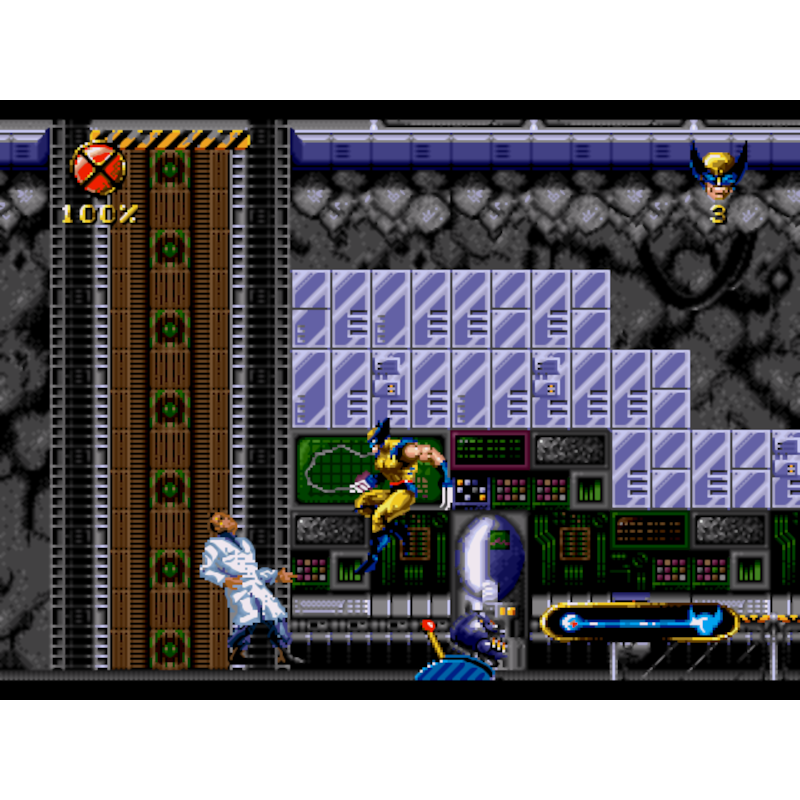The width and height of the screenshot is (800, 800).
Task: Click the red X-Men emblem health icon
Action: point(98,168)
